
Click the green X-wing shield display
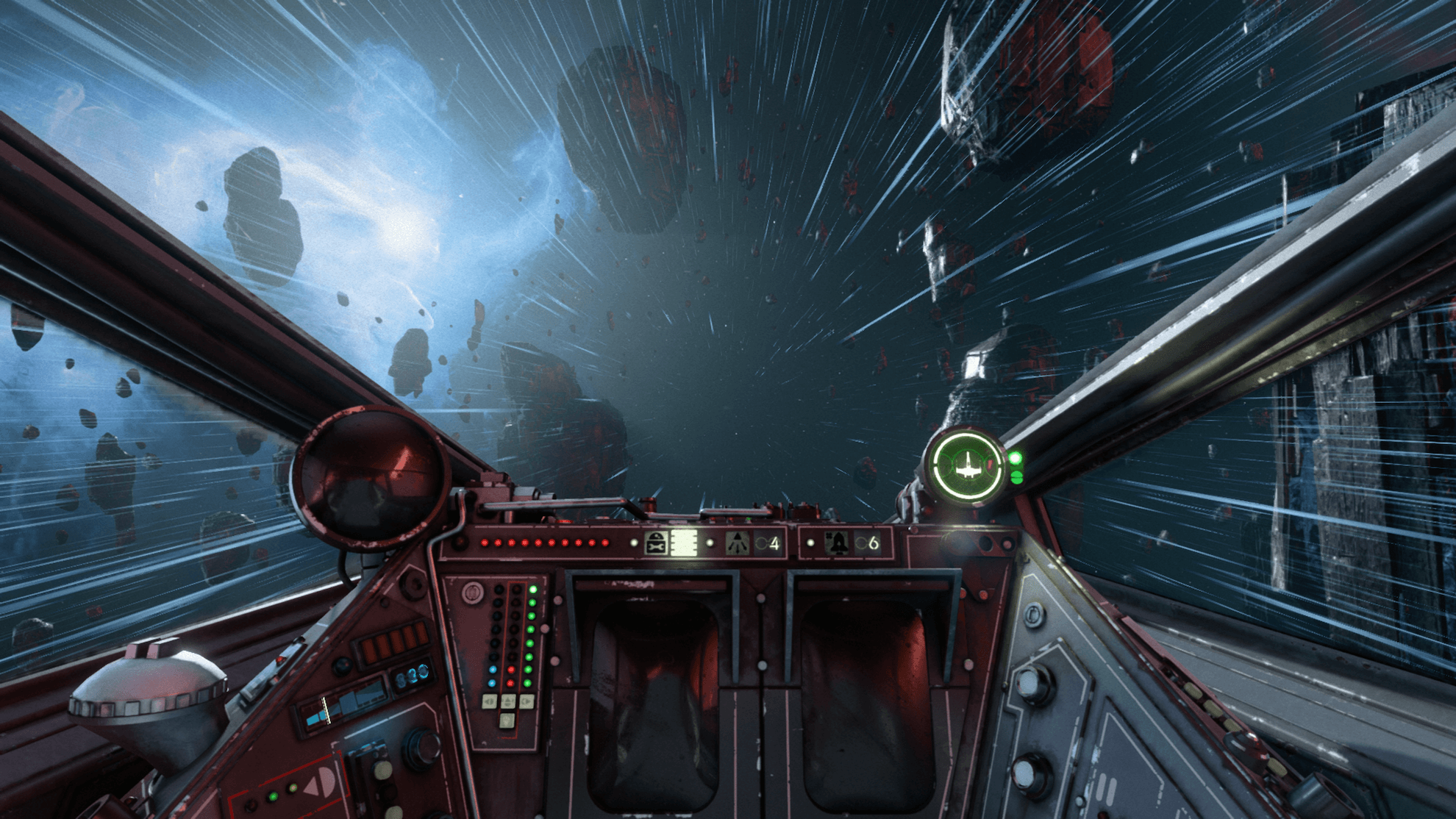(x=966, y=466)
